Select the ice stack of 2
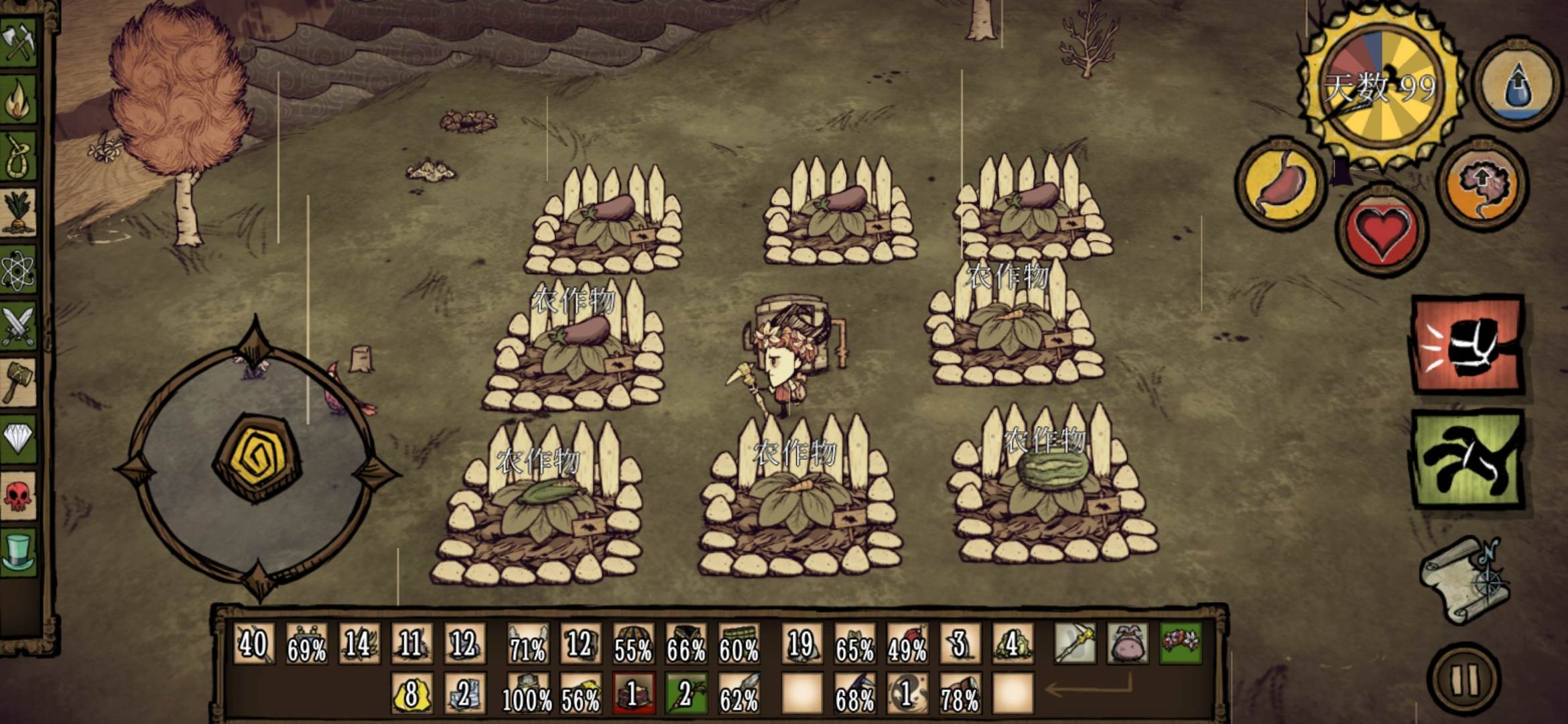The height and width of the screenshot is (724, 1568). tap(464, 692)
